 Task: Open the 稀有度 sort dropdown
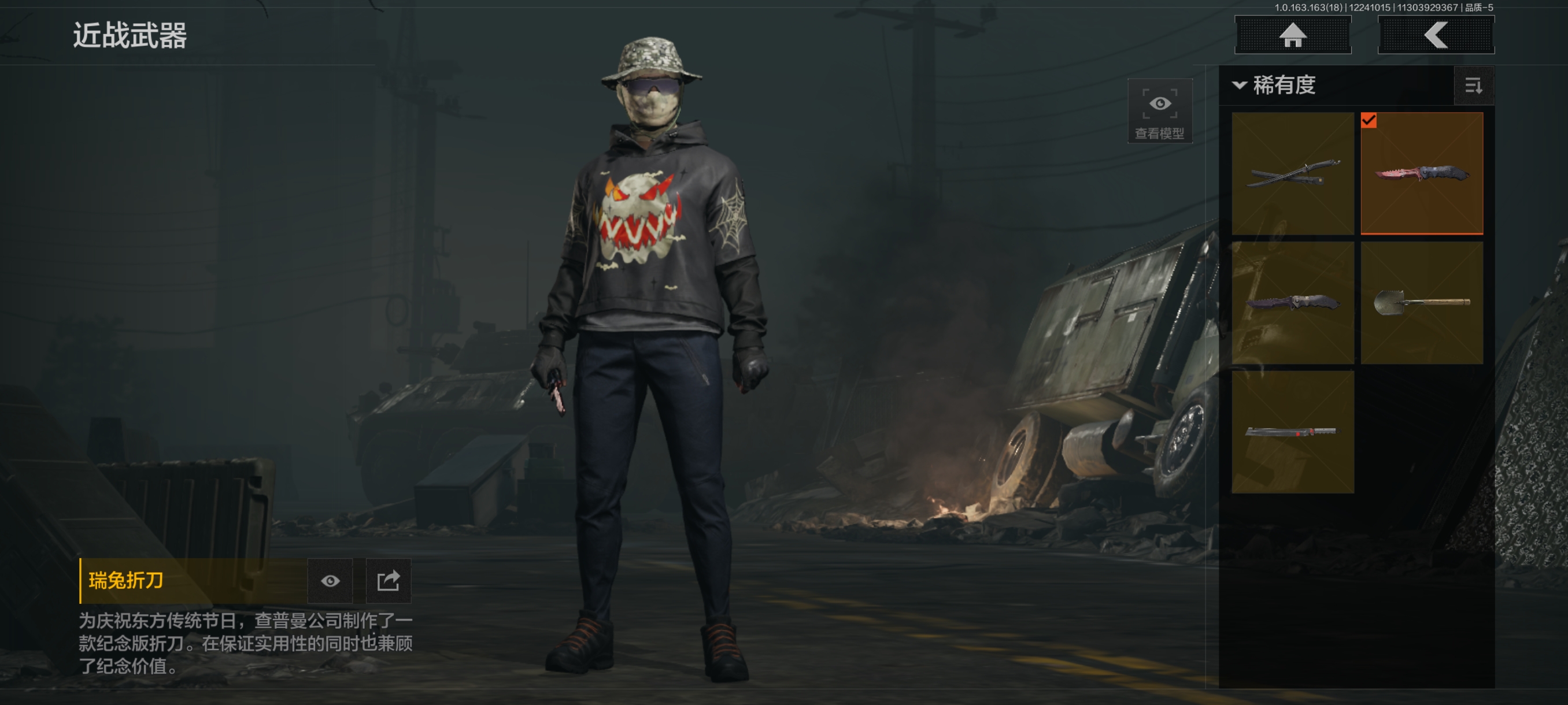coord(1275,85)
